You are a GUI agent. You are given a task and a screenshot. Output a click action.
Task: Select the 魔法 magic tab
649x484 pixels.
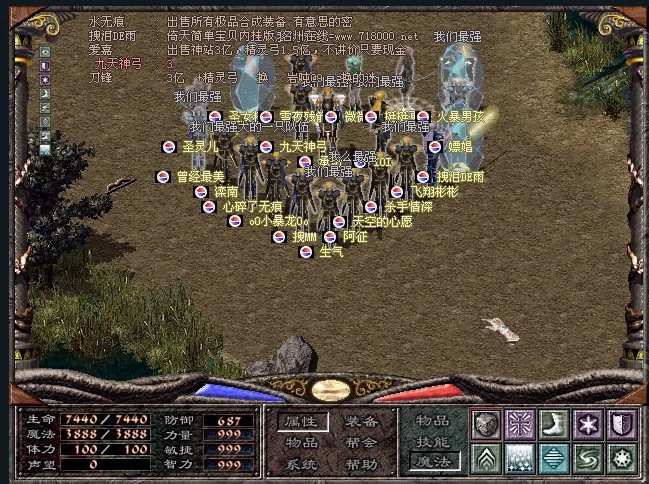pos(433,461)
